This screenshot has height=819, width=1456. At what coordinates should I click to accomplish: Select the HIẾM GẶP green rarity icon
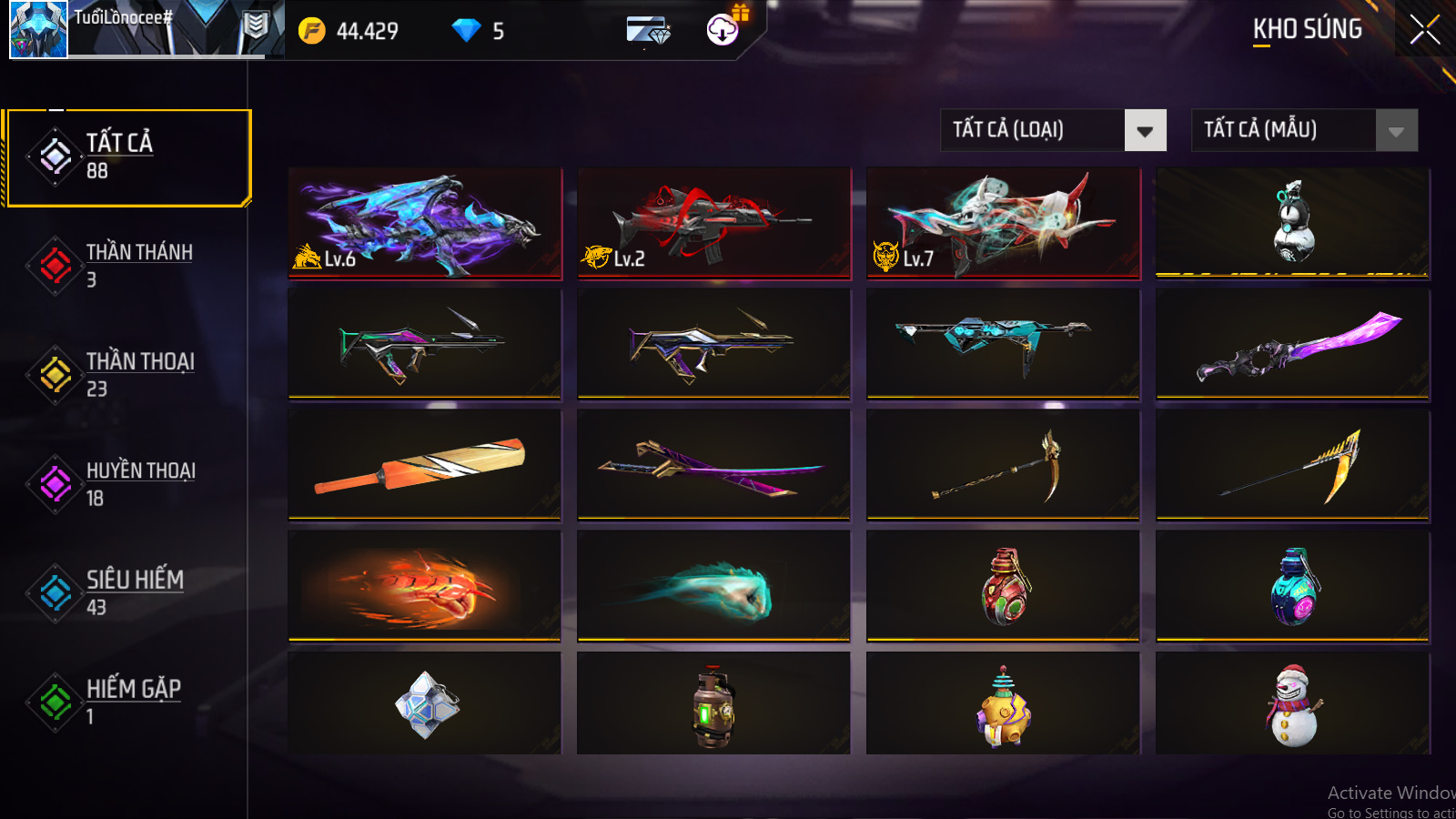(x=54, y=702)
